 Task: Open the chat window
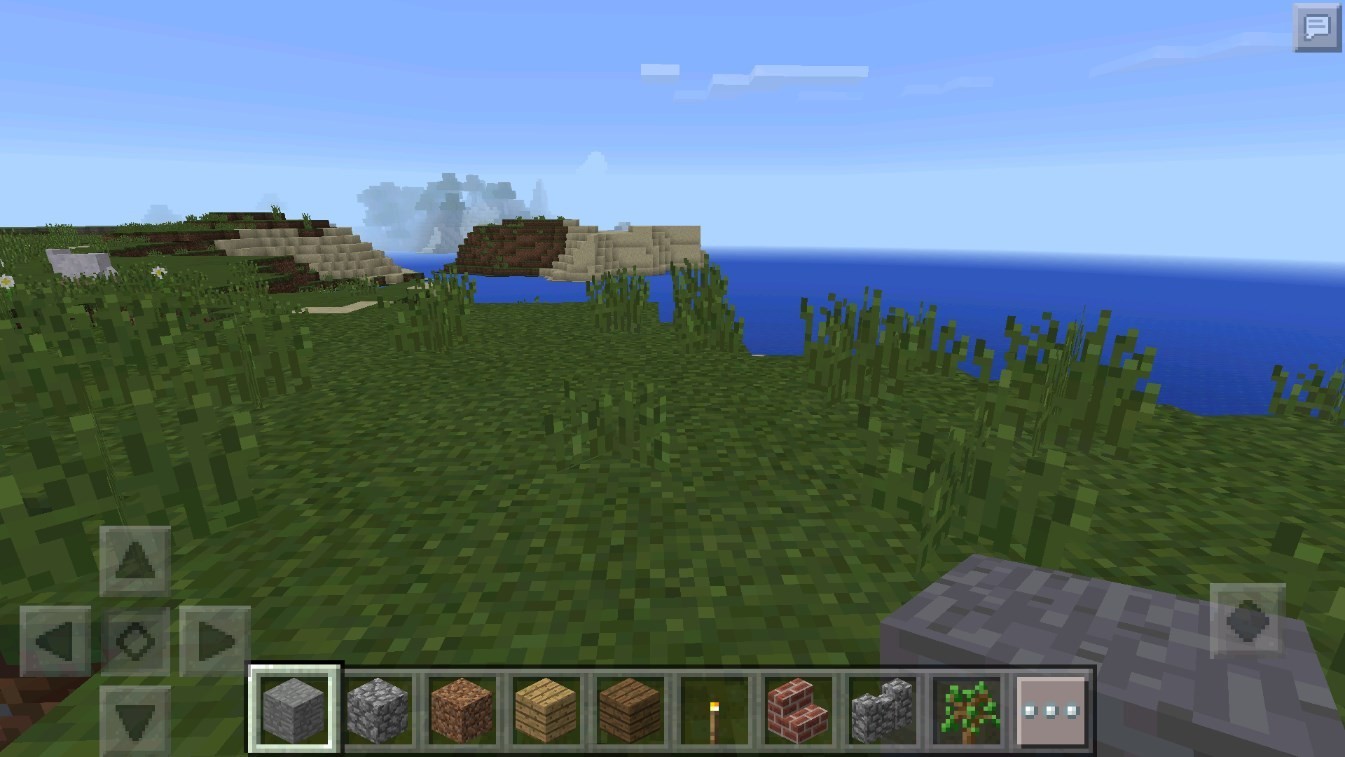1316,27
